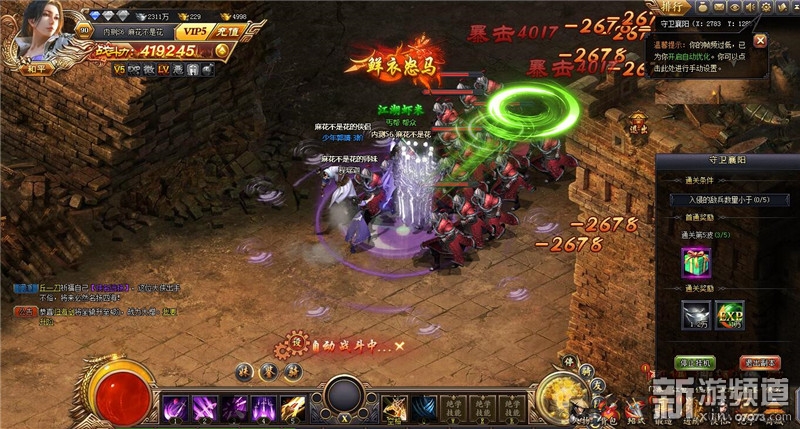
Task: Cancel auto-battle with the X beside 自动战斗中
Action: (x=399, y=345)
